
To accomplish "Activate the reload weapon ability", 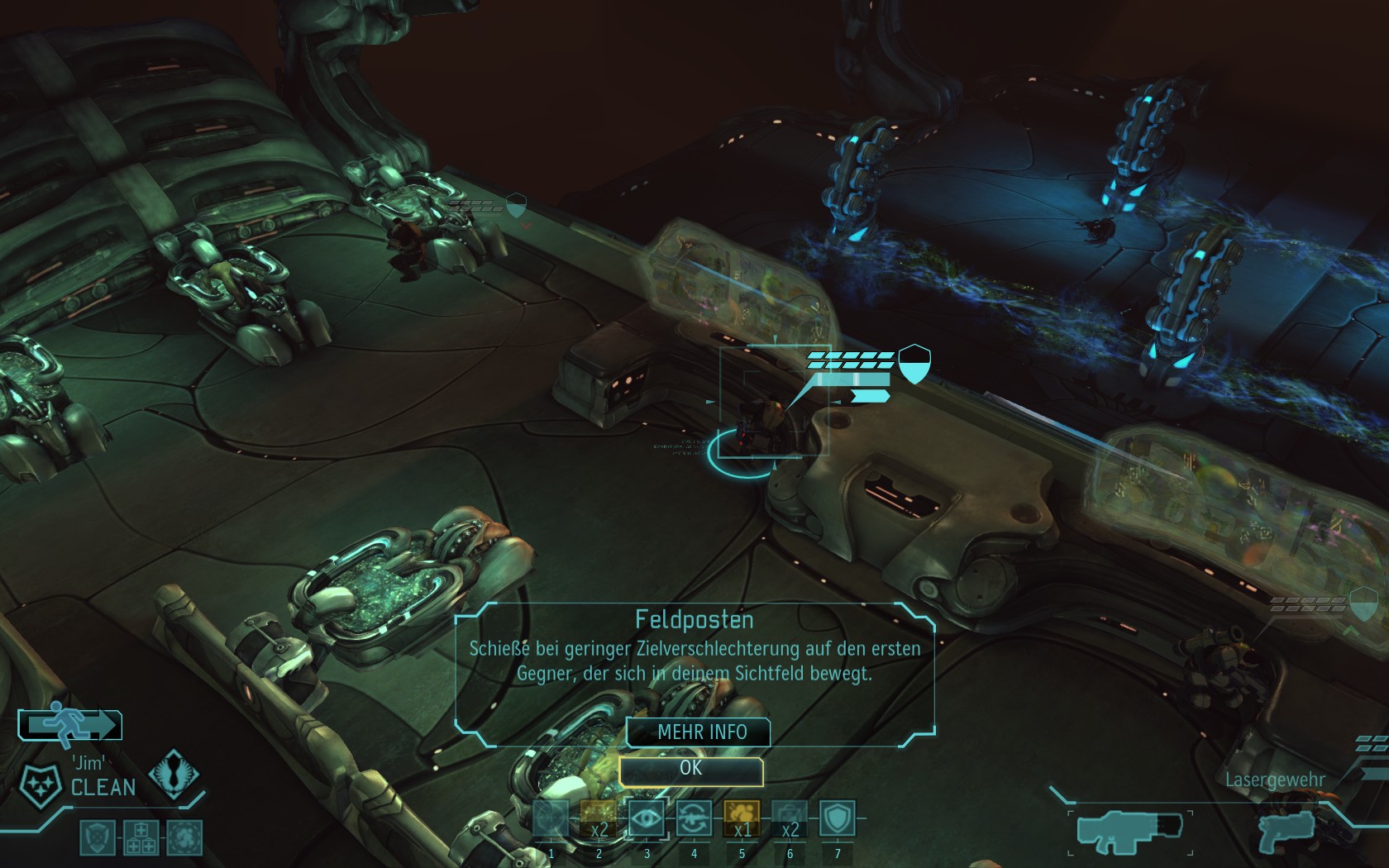I will 694,819.
